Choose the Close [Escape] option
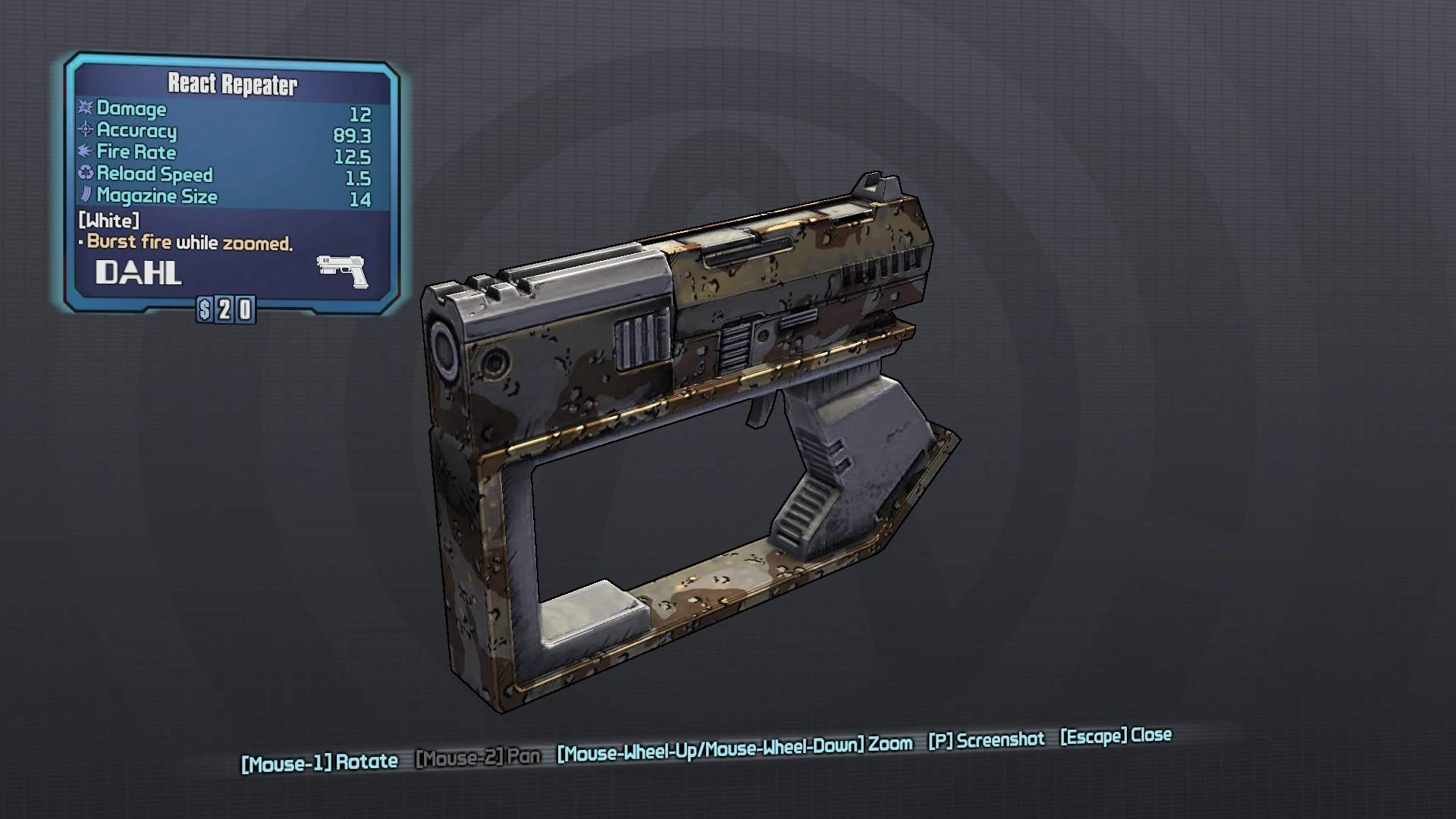 point(1116,736)
